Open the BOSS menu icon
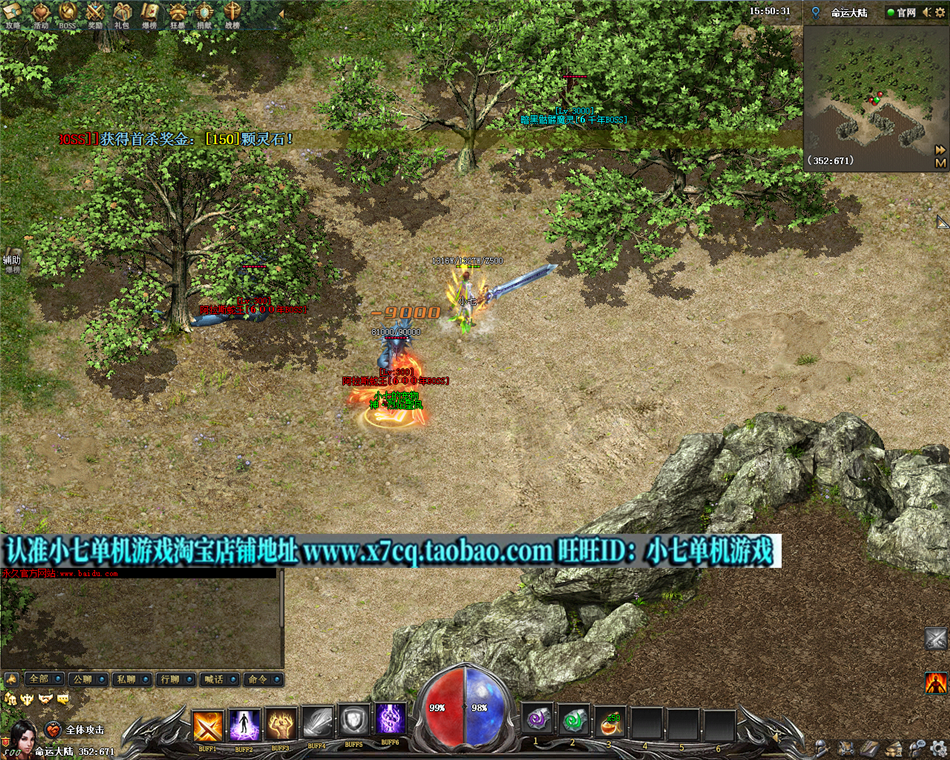The height and width of the screenshot is (760, 950). coord(68,13)
